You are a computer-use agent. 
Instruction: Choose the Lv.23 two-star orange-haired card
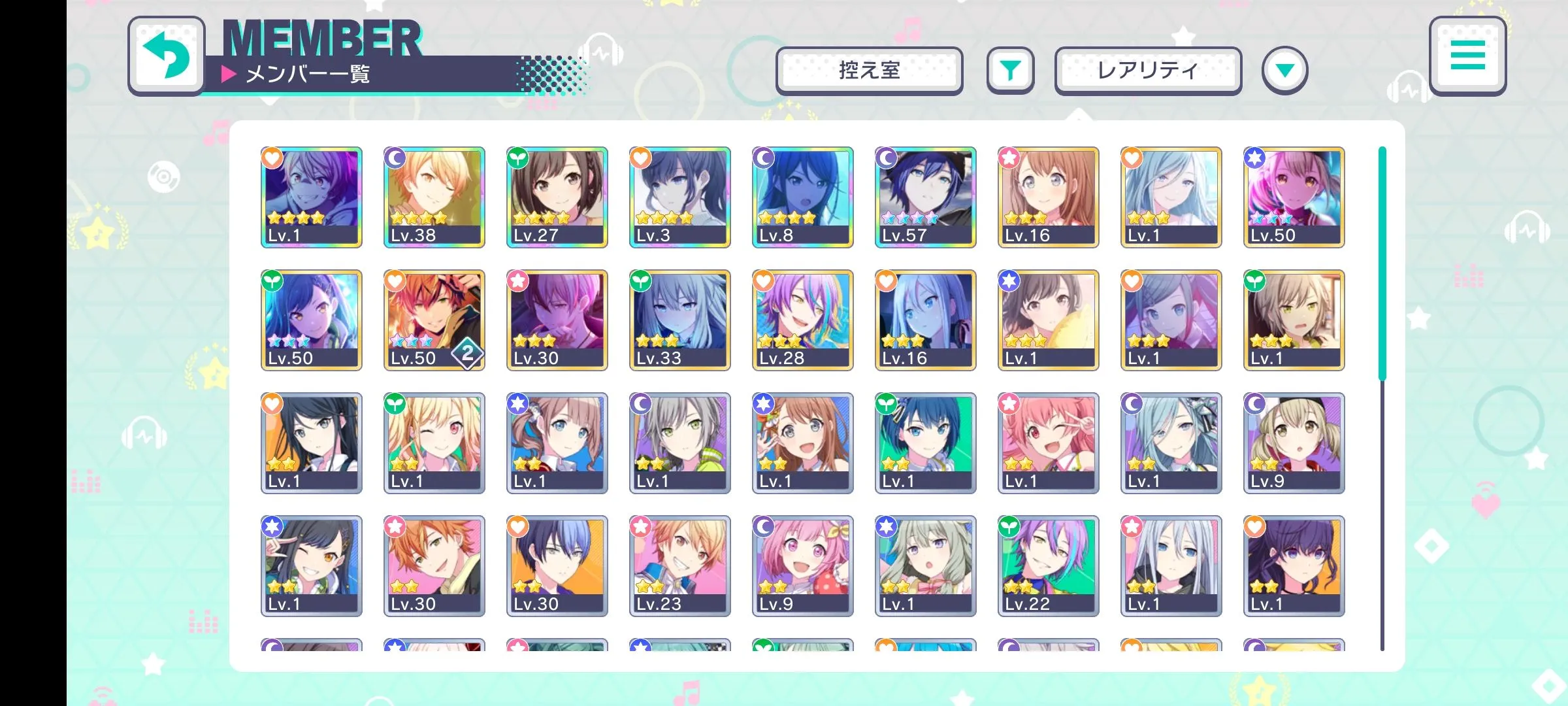(x=680, y=566)
